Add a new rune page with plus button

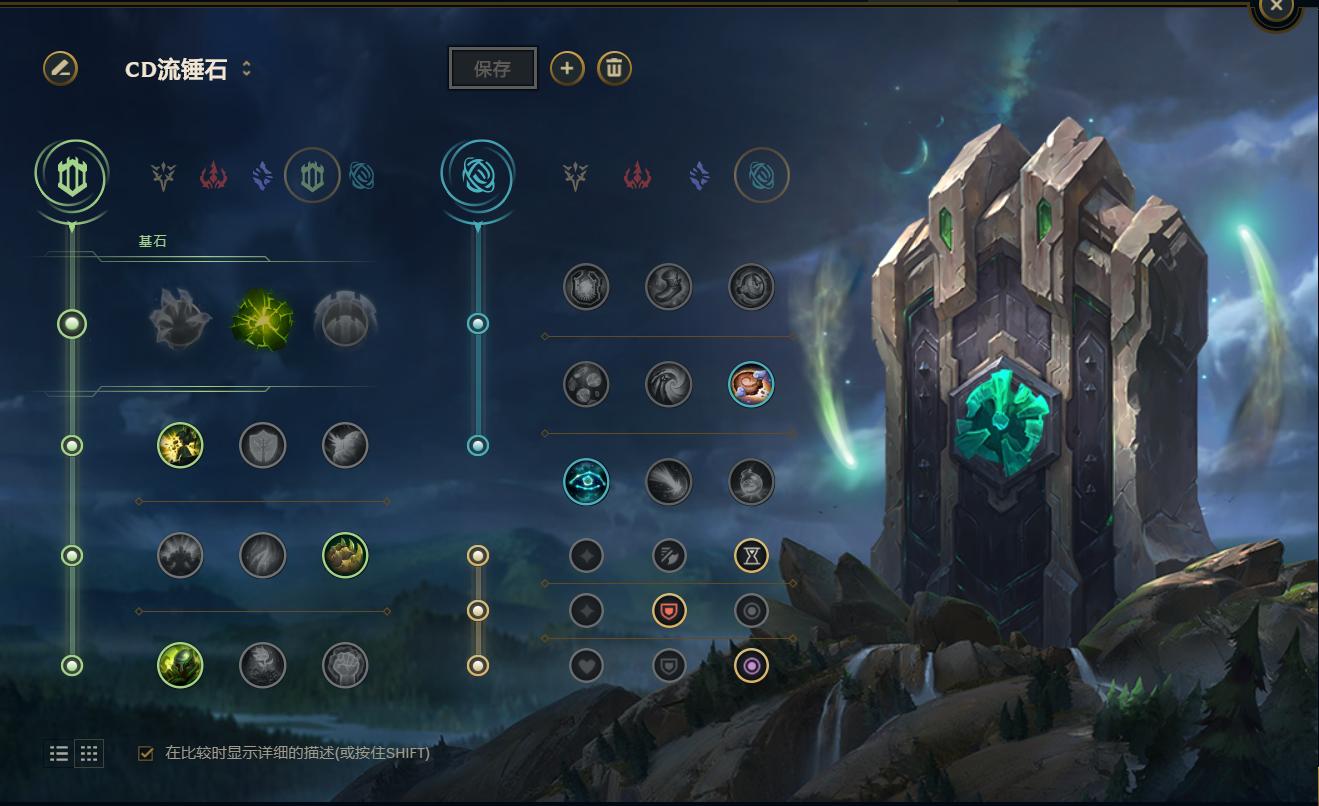[x=567, y=68]
